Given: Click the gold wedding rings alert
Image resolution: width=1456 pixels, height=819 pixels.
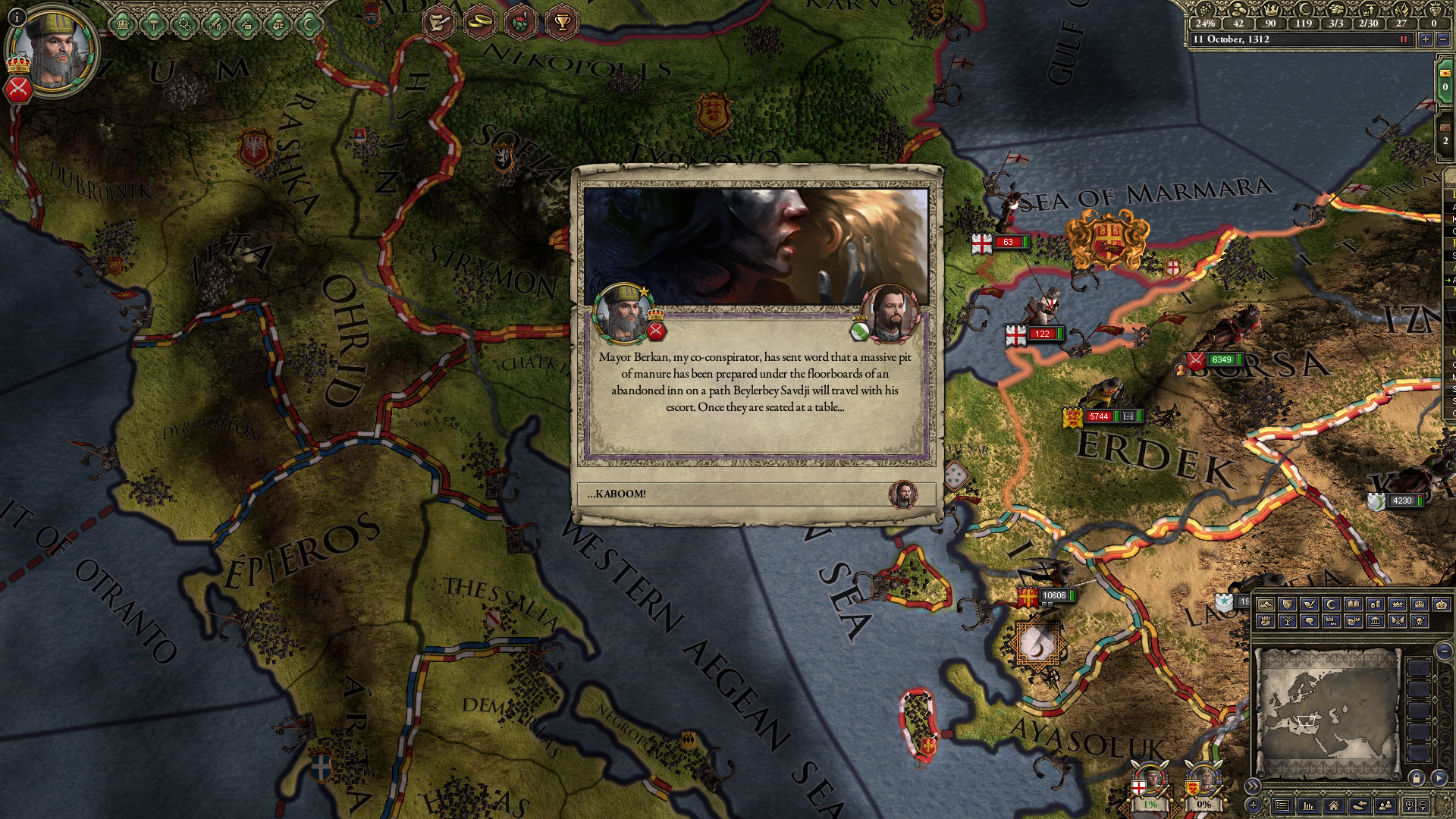Looking at the screenshot, I should coord(480,22).
